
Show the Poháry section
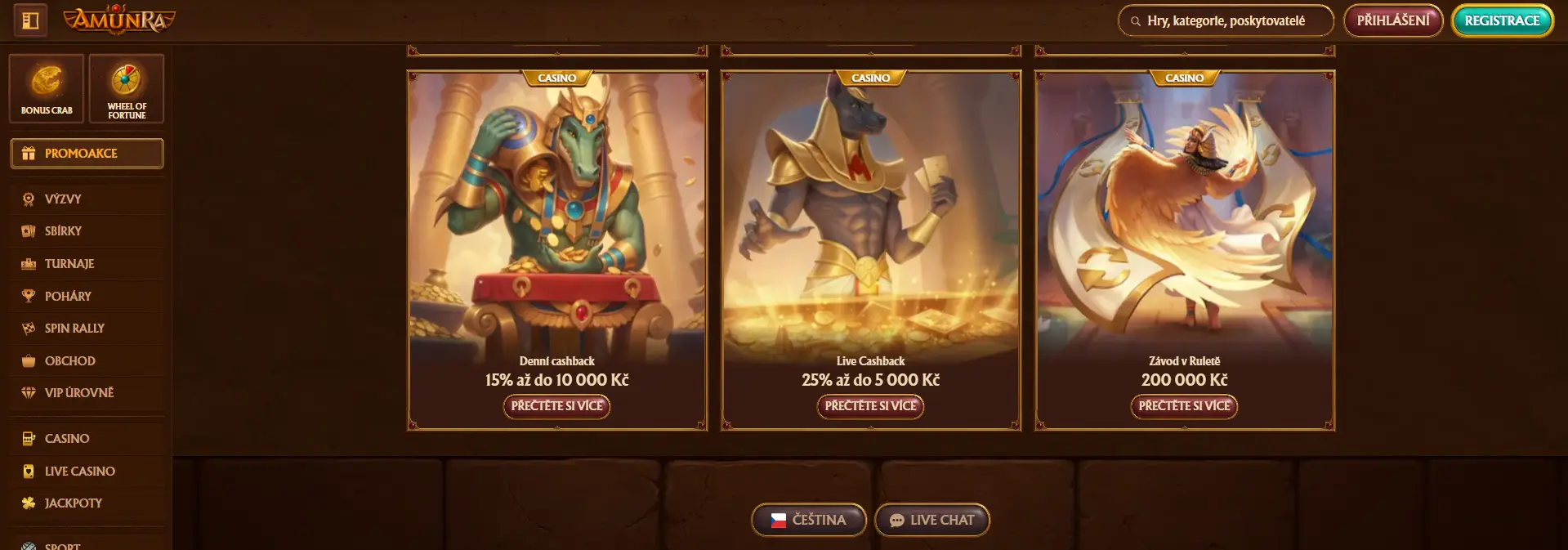coord(68,296)
